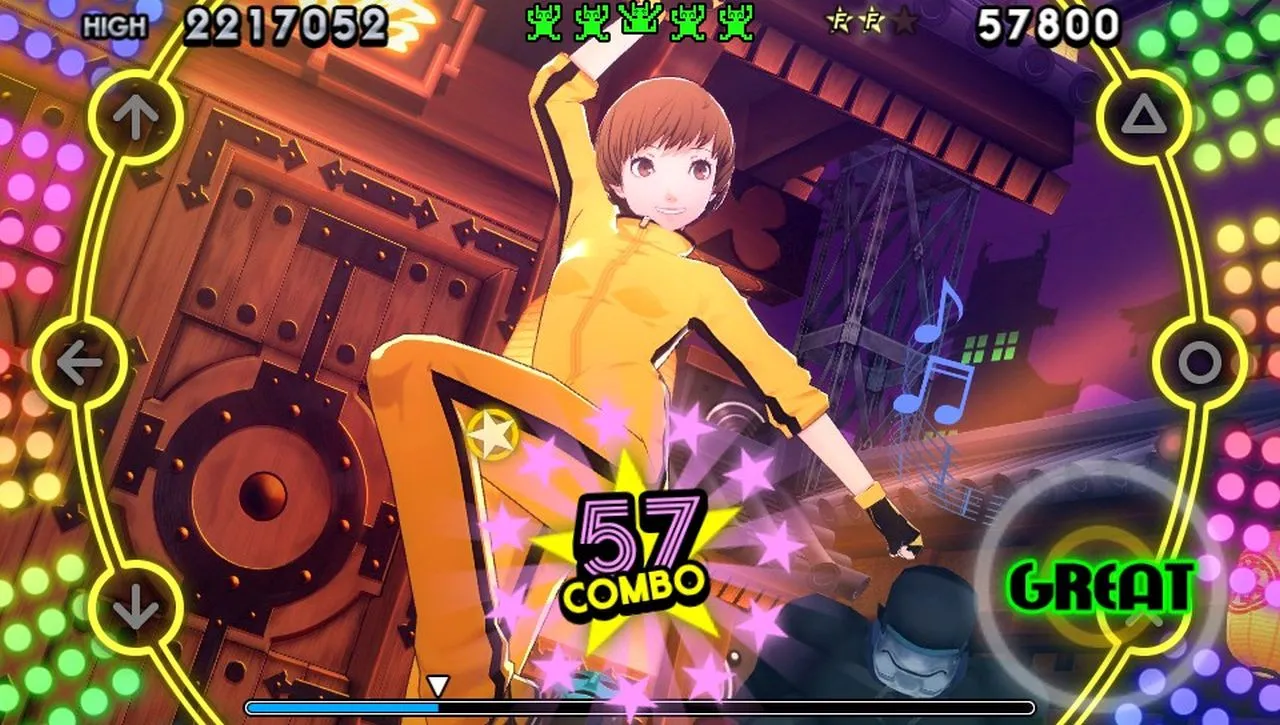Click the white triangle playback marker

click(x=437, y=686)
